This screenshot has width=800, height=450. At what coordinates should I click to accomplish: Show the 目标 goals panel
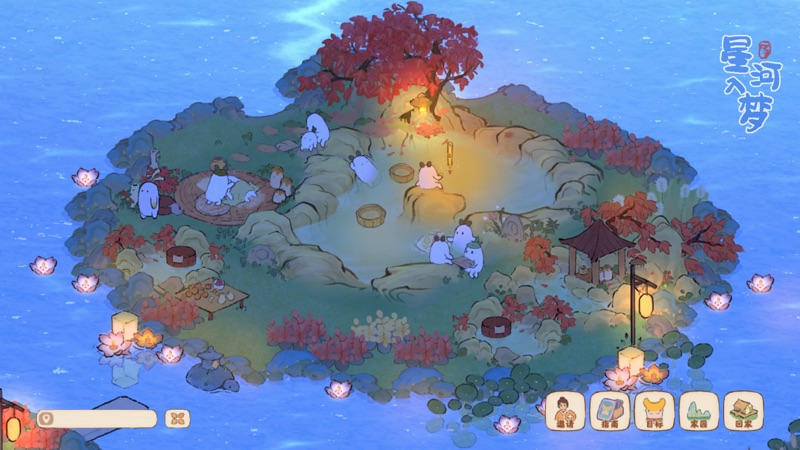653,410
